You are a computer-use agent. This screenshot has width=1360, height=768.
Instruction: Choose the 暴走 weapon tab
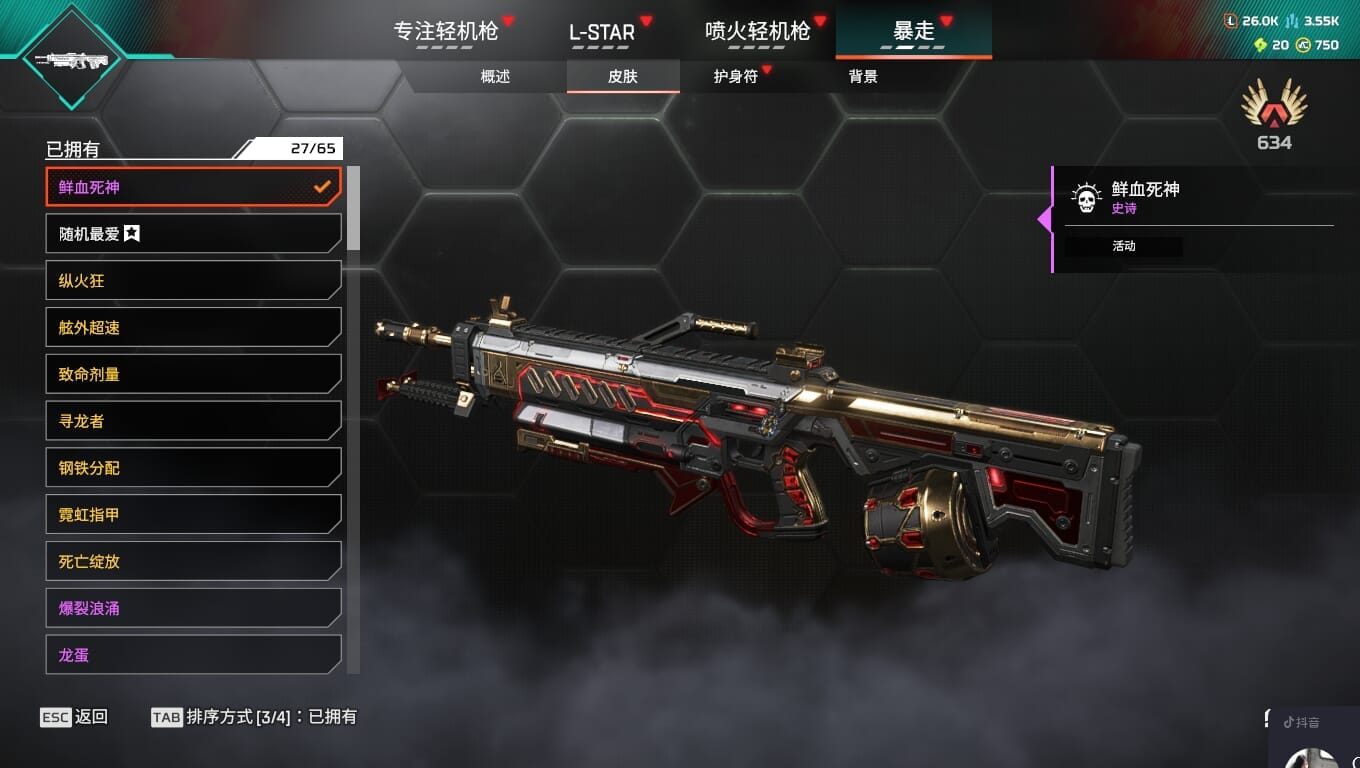click(913, 31)
